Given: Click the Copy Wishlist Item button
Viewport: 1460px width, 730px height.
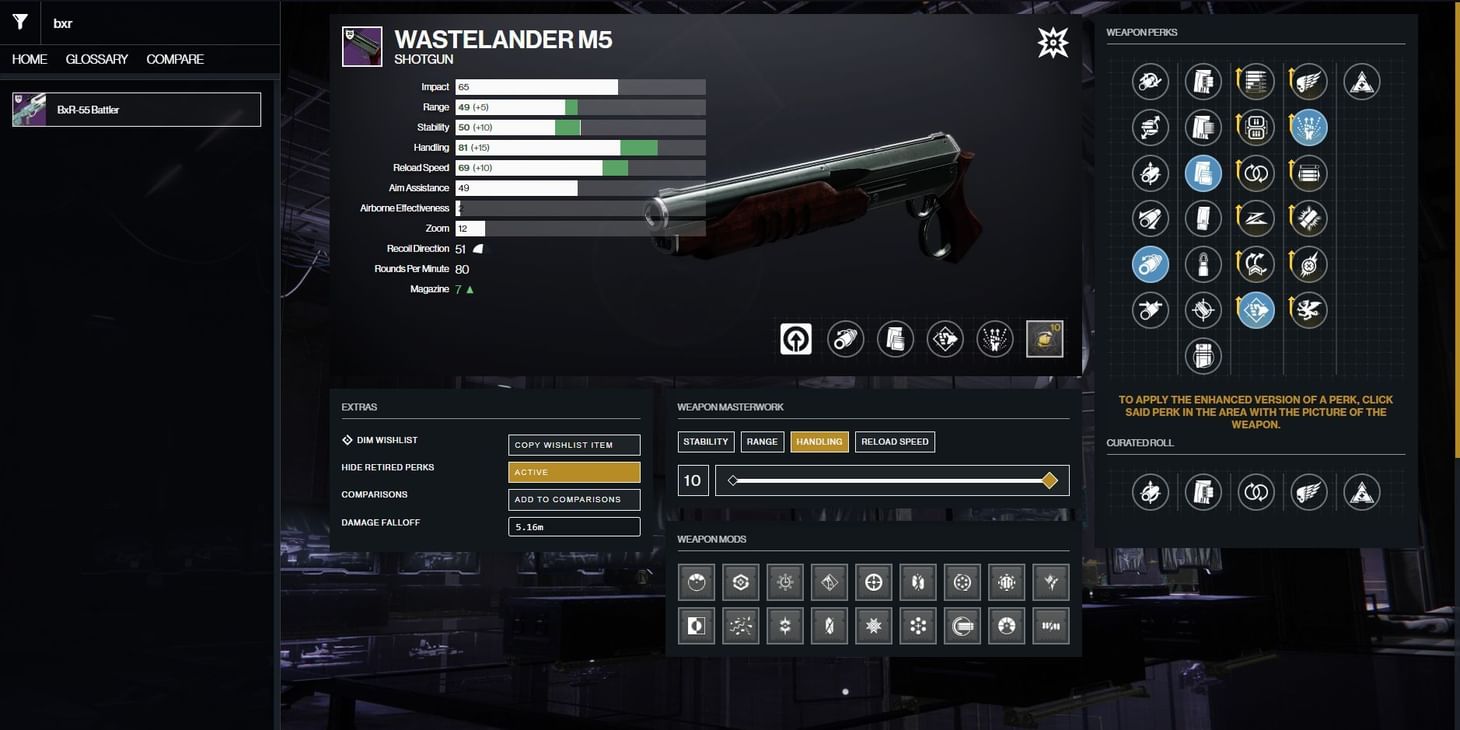Looking at the screenshot, I should point(574,444).
